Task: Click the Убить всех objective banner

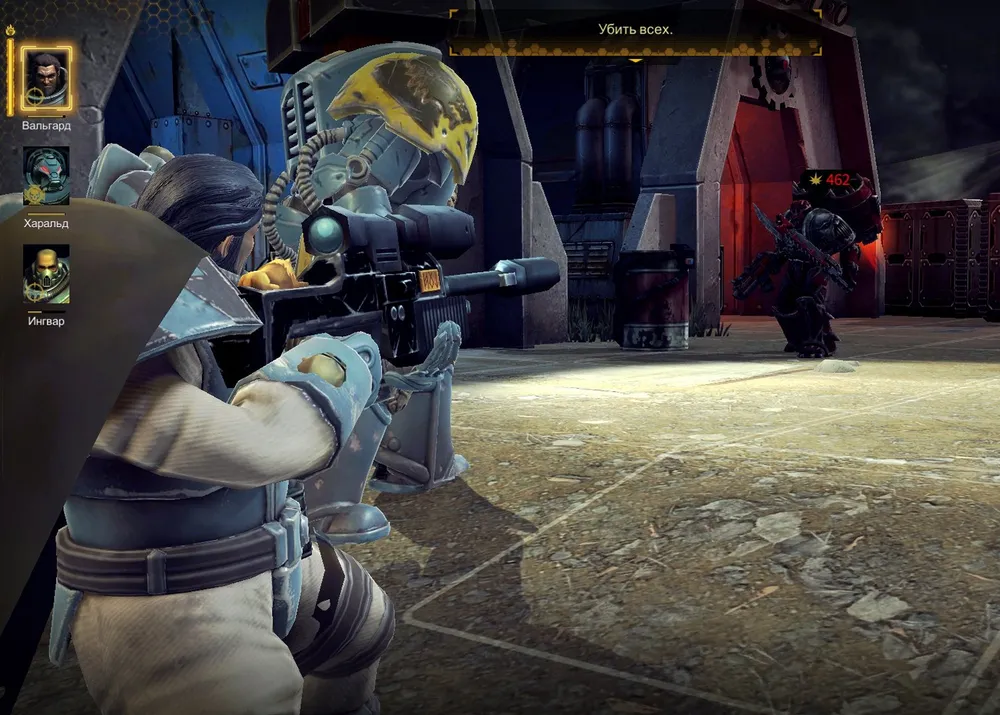Action: pos(635,30)
